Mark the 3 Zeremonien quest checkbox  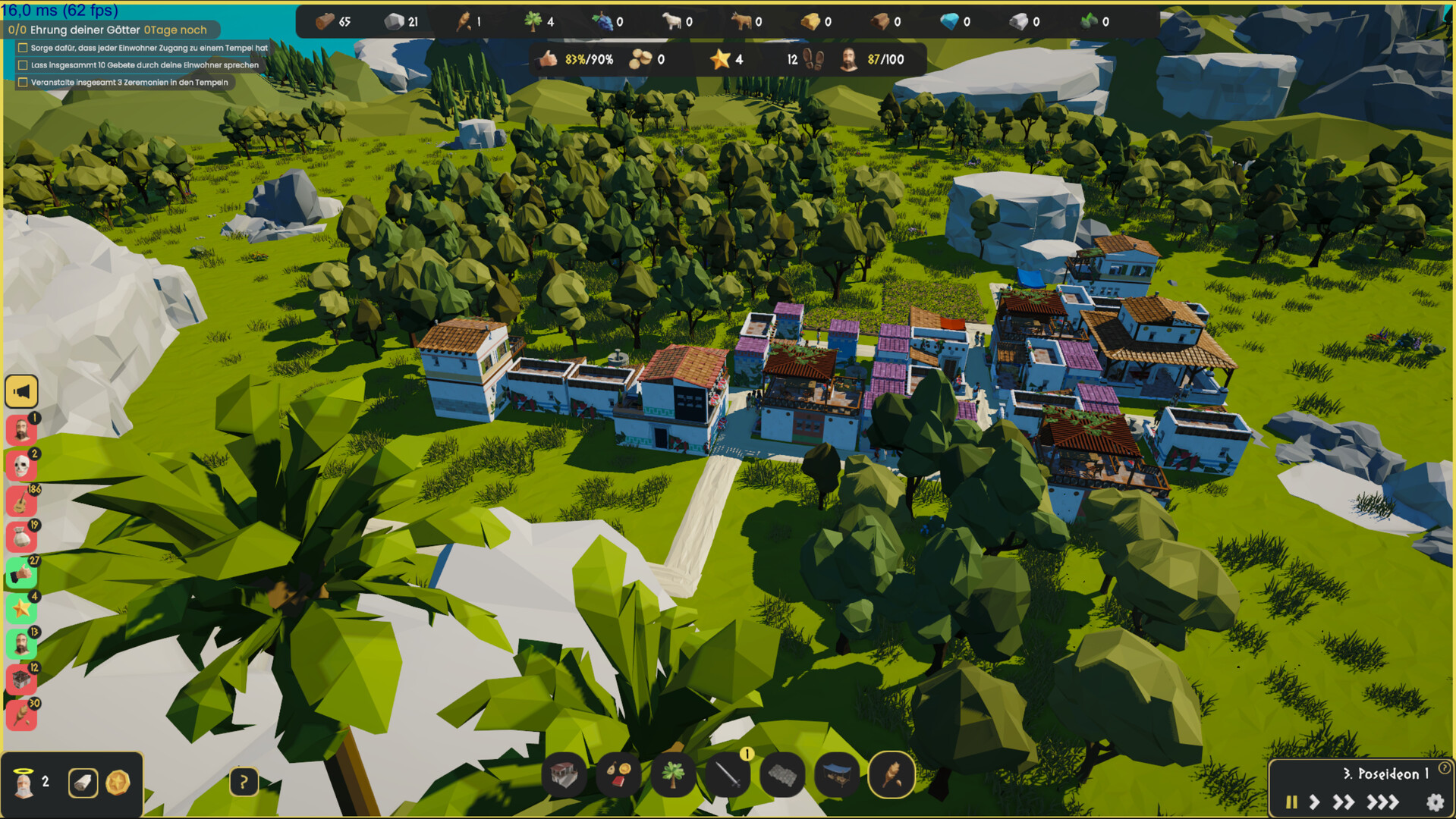[21, 83]
